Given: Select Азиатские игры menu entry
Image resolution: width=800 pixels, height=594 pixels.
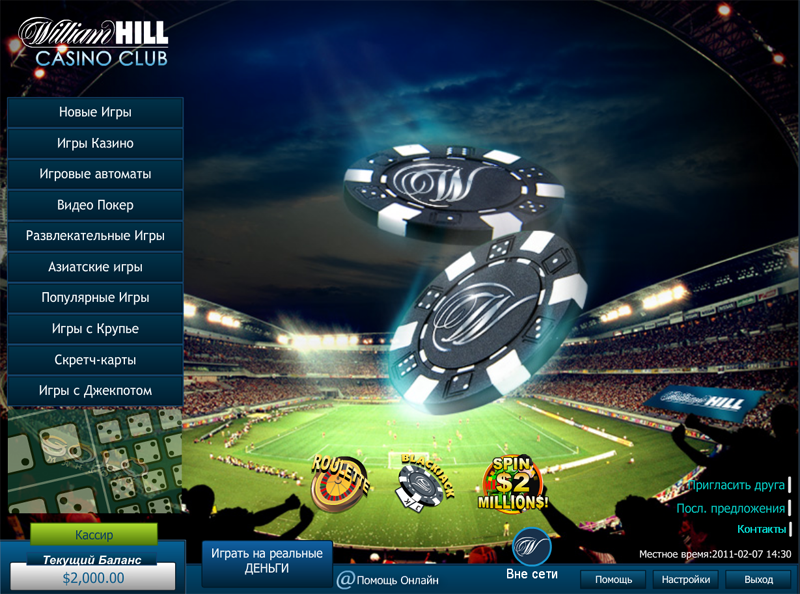Looking at the screenshot, I should tap(95, 267).
